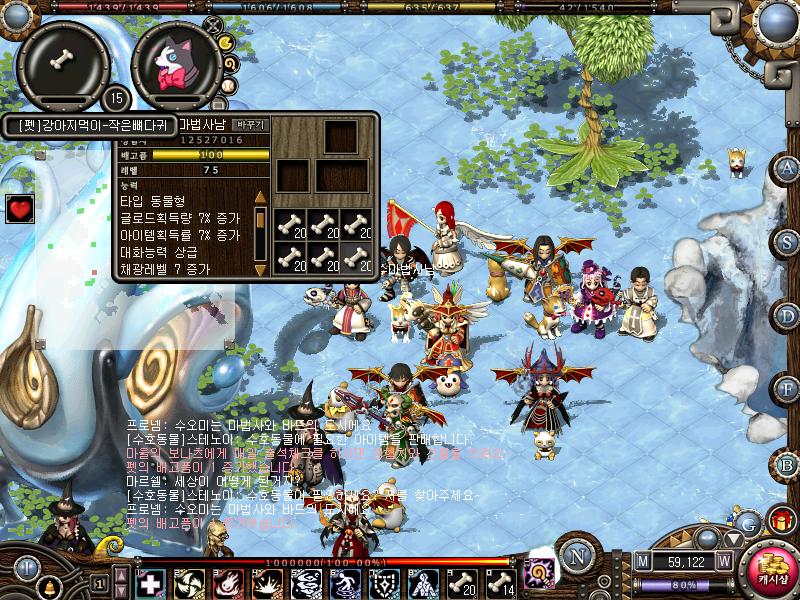Click the round N button
This screenshot has height=600, width=800.
[576, 557]
